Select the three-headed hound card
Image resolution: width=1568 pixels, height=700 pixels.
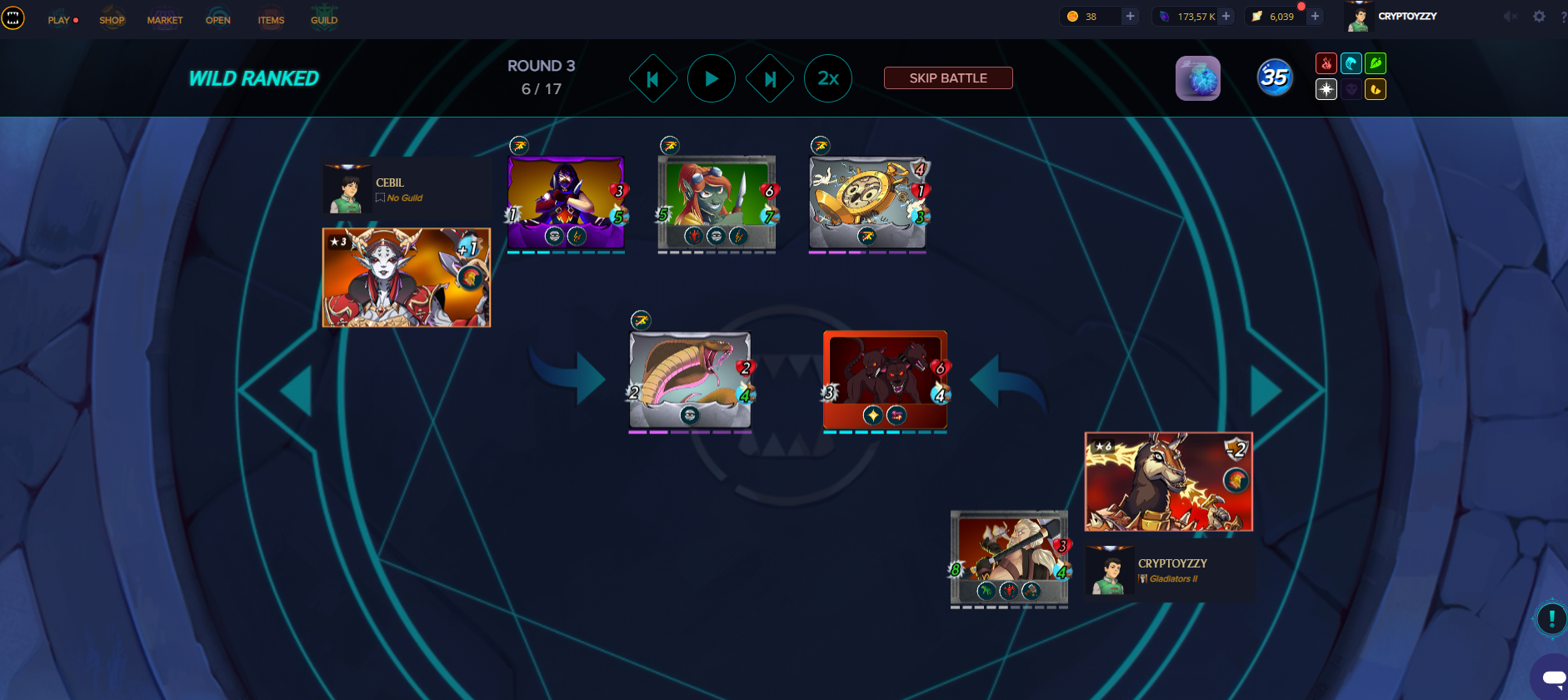pyautogui.click(x=885, y=379)
